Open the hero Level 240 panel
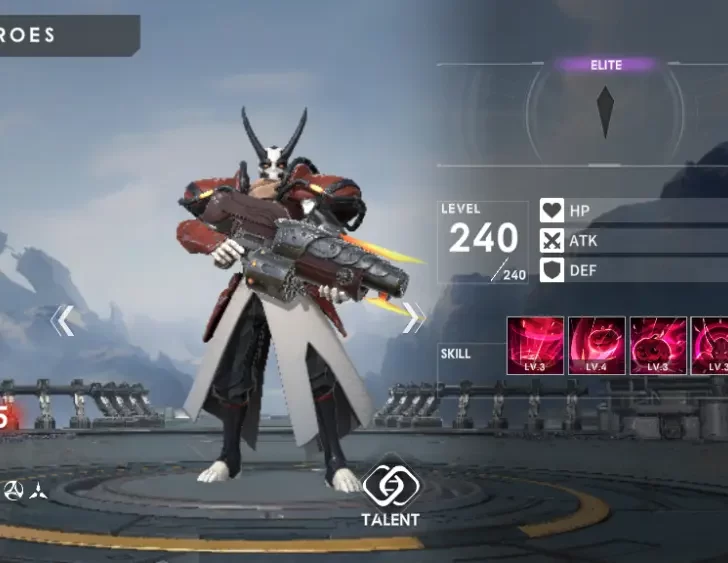This screenshot has height=563, width=728. click(x=483, y=242)
